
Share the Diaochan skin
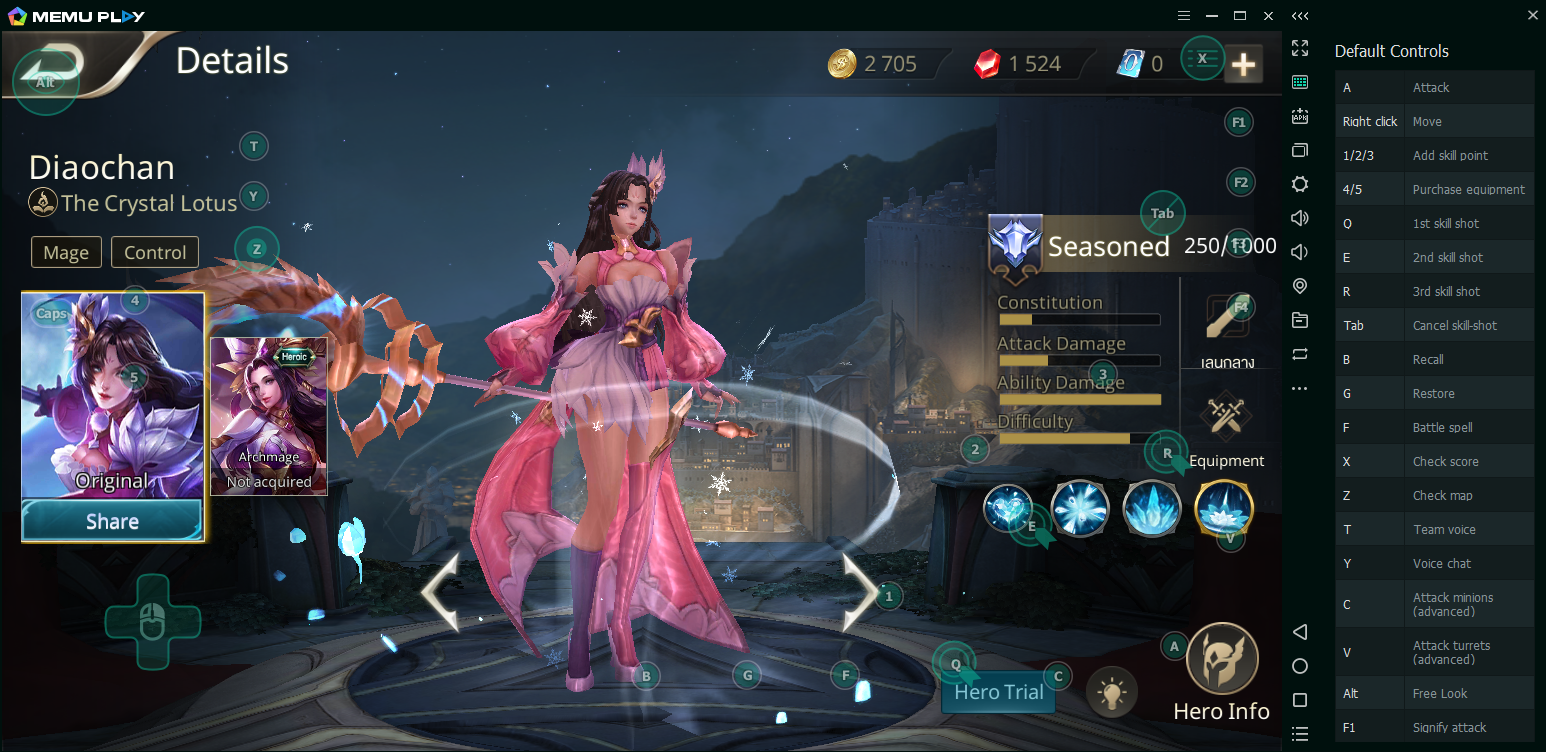click(x=112, y=521)
